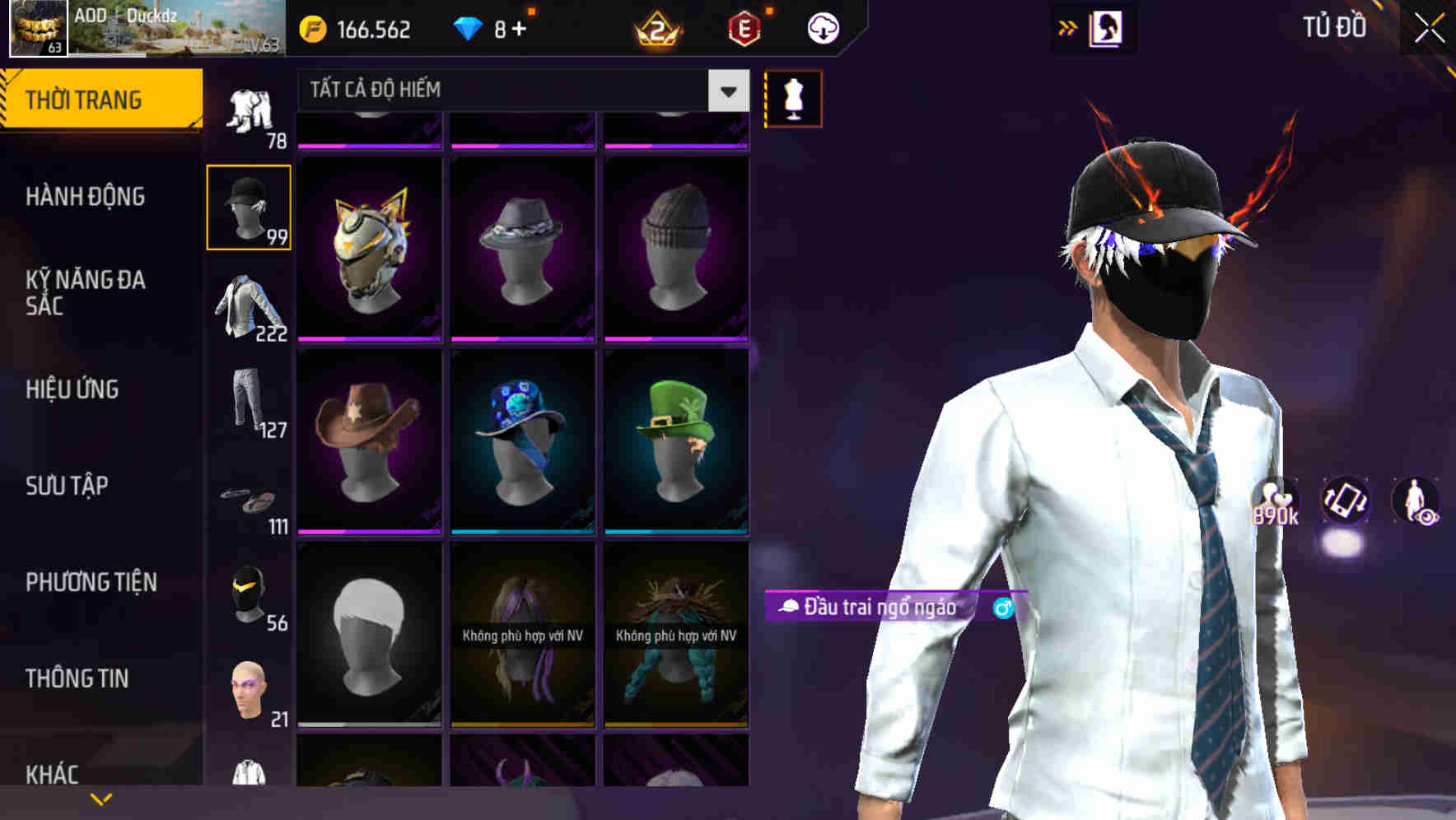Image resolution: width=1456 pixels, height=820 pixels.
Task: Click the dropdown arrow on the rarity filter
Action: coord(727,90)
